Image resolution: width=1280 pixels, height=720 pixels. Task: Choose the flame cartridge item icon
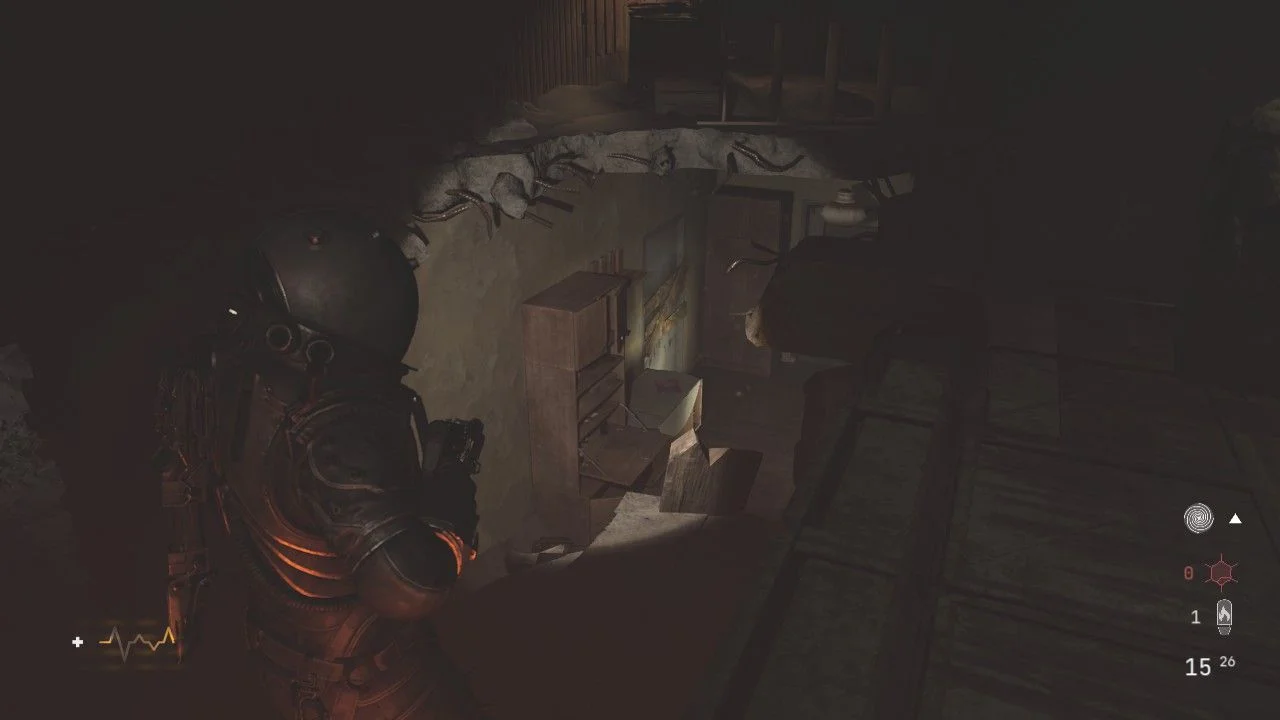coord(1223,617)
